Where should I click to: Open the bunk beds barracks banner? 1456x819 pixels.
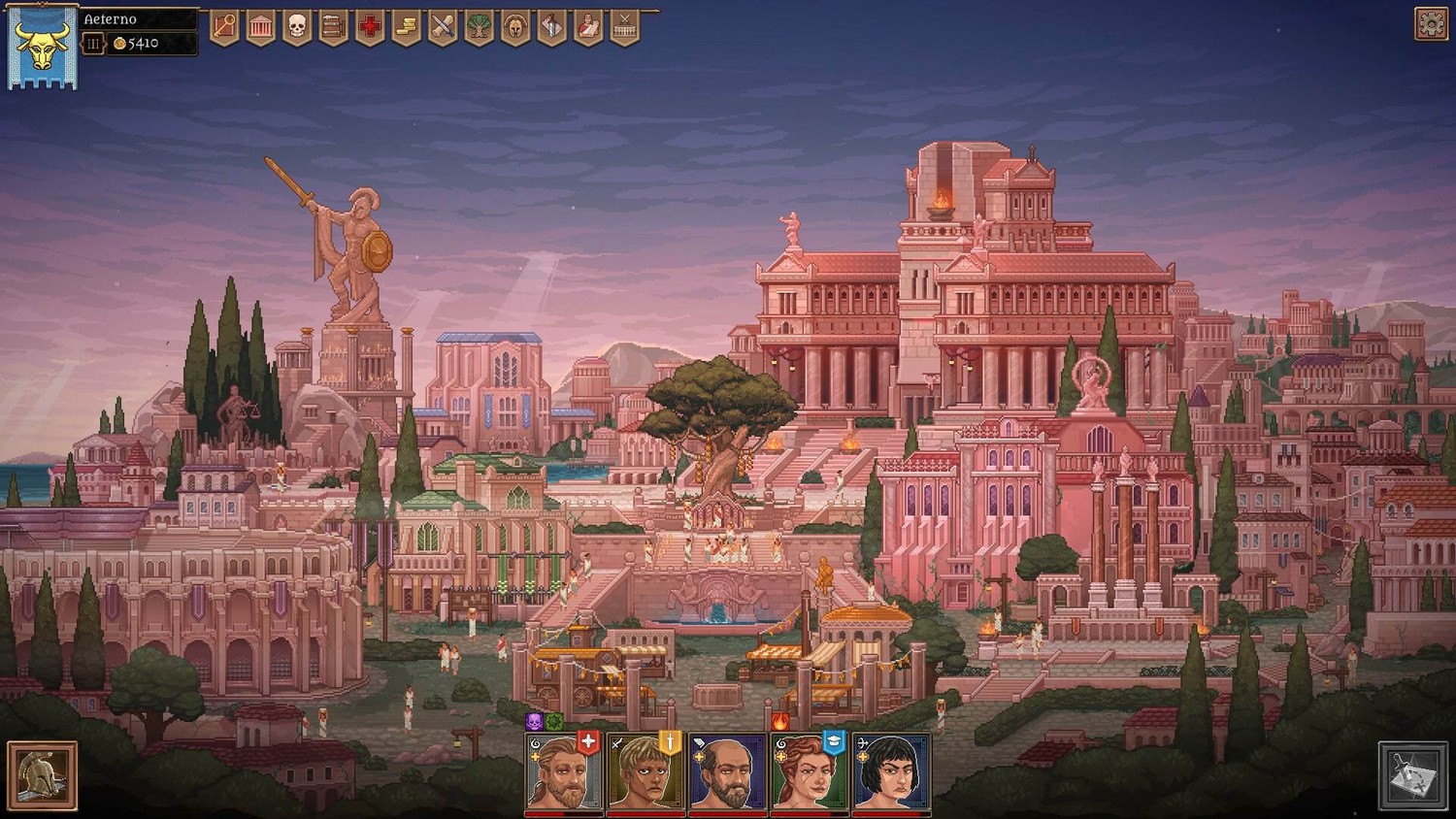333,27
